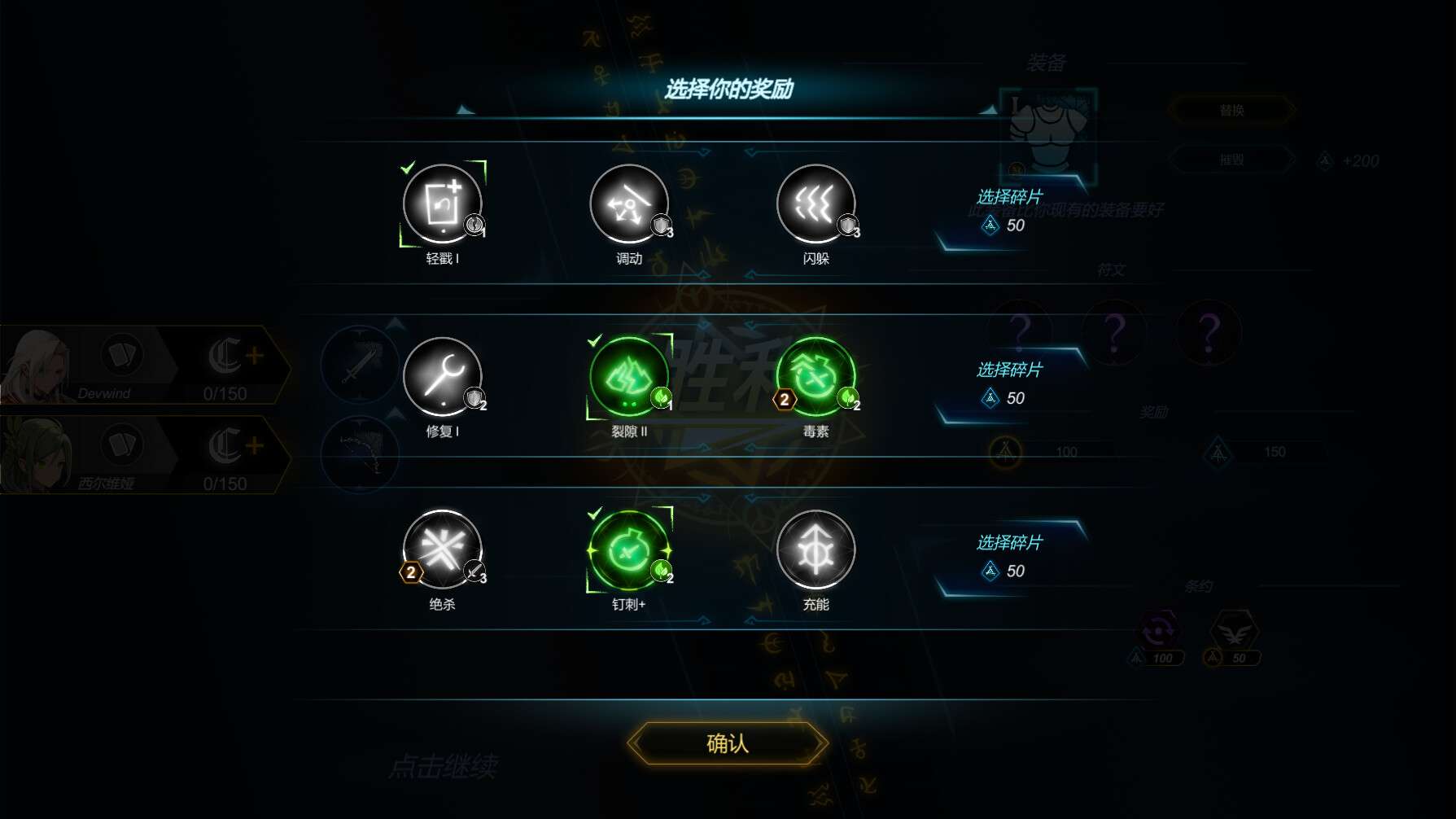This screenshot has width=1456, height=819.
Task: Confirm the reward selection with 确认
Action: (727, 743)
